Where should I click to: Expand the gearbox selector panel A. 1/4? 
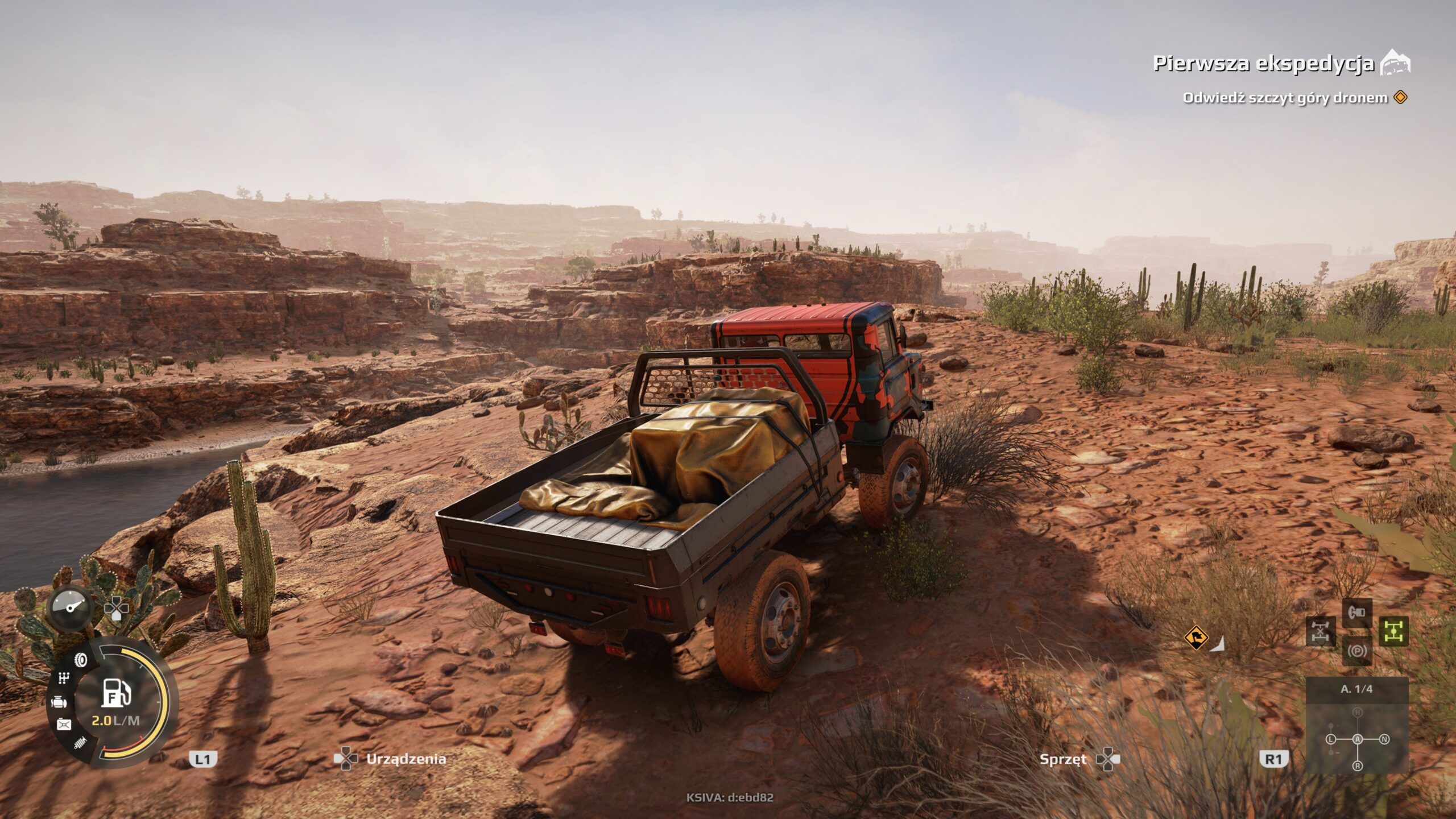pyautogui.click(x=1357, y=690)
